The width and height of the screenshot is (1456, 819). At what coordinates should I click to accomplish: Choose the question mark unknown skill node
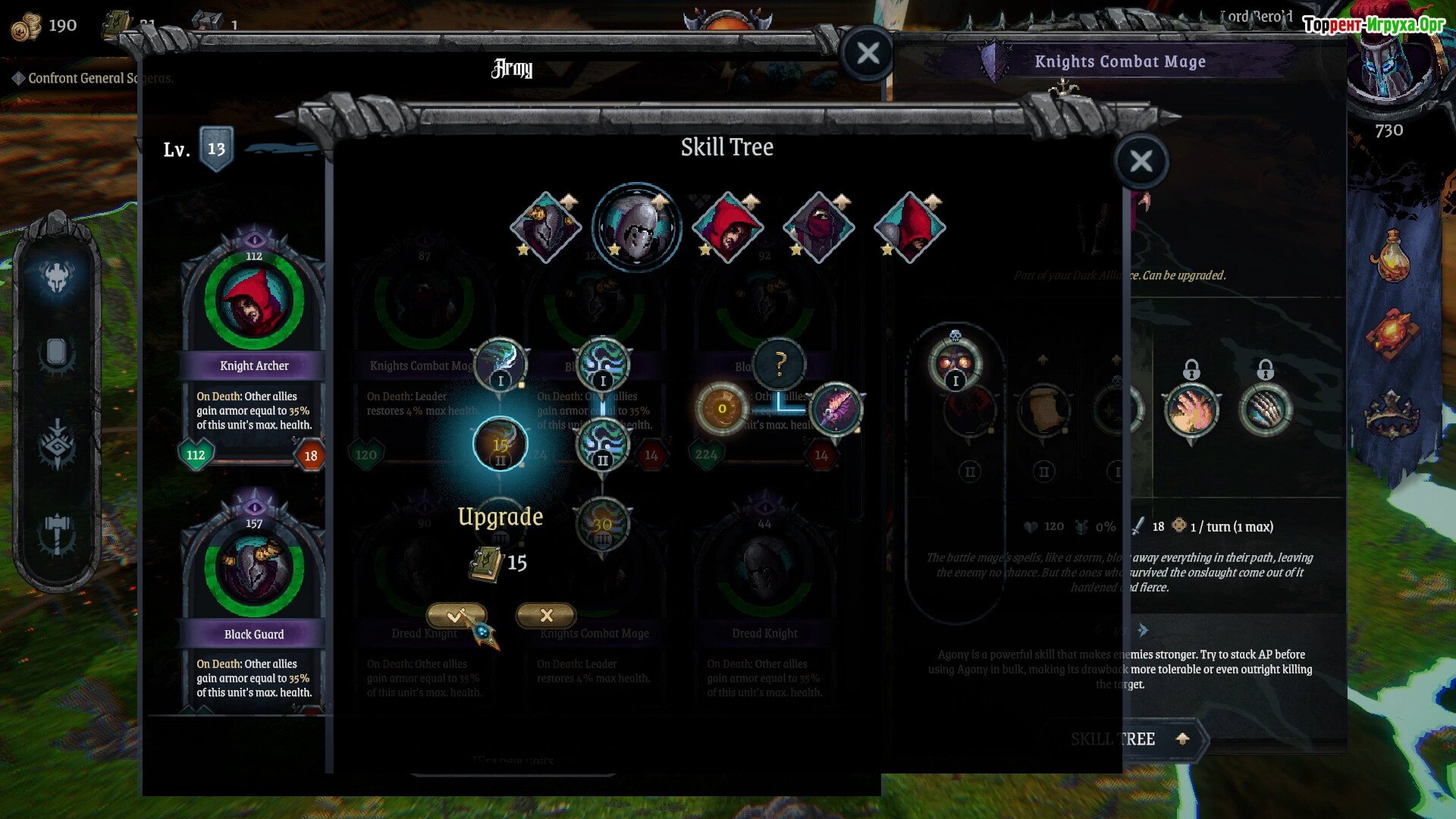click(x=780, y=364)
